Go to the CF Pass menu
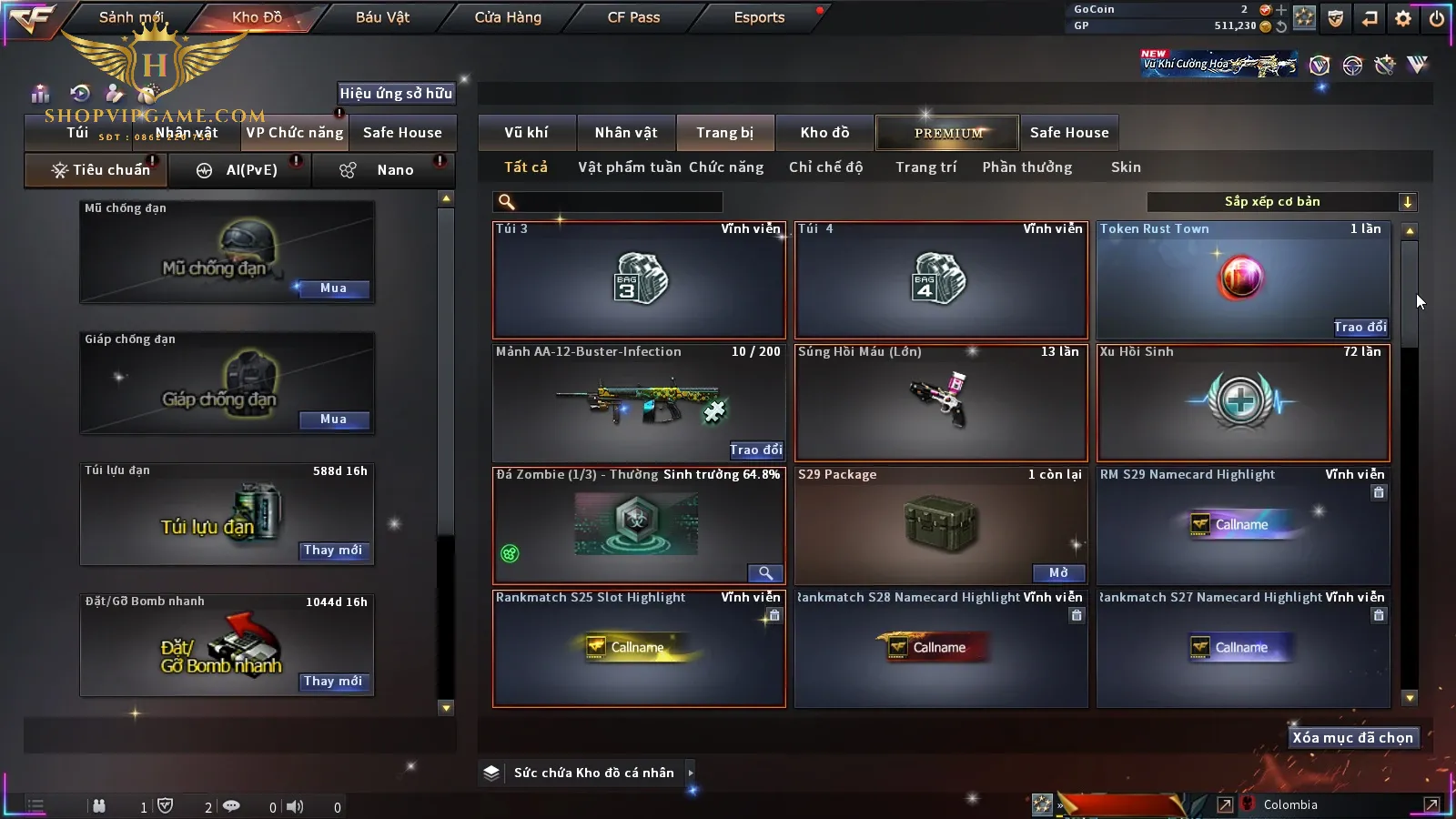Image resolution: width=1456 pixels, height=819 pixels. (633, 17)
